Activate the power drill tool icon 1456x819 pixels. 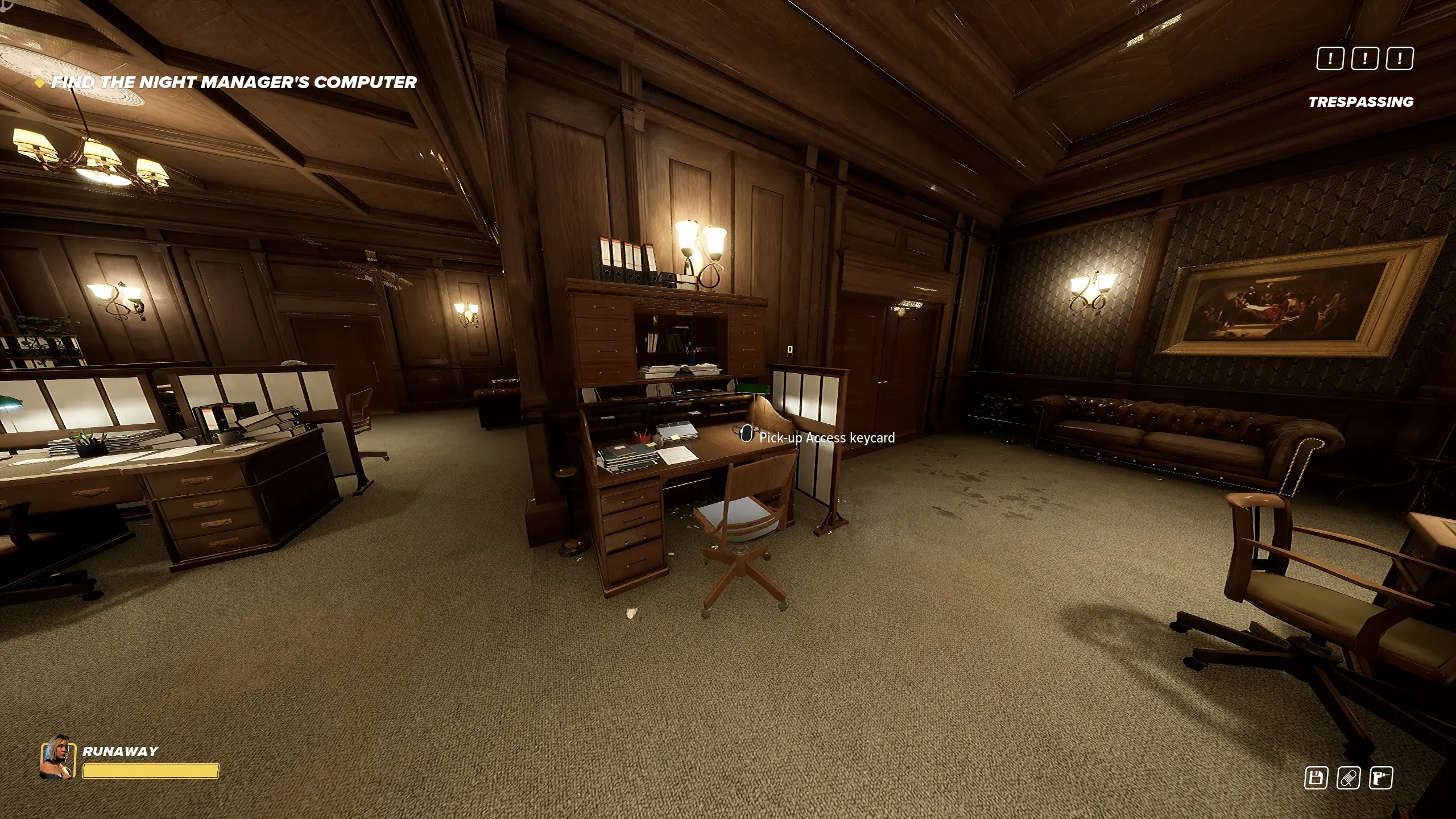pos(1381,778)
